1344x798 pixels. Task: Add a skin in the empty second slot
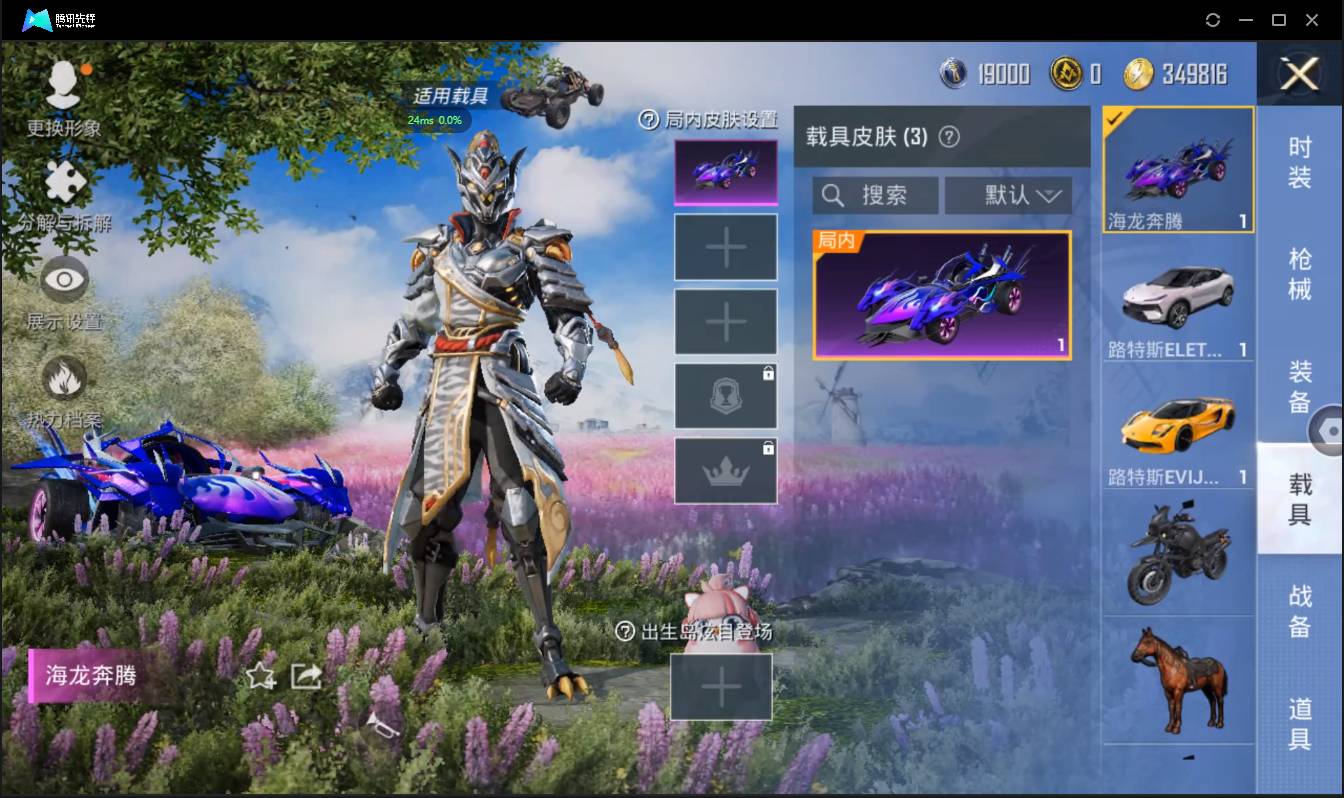point(726,246)
